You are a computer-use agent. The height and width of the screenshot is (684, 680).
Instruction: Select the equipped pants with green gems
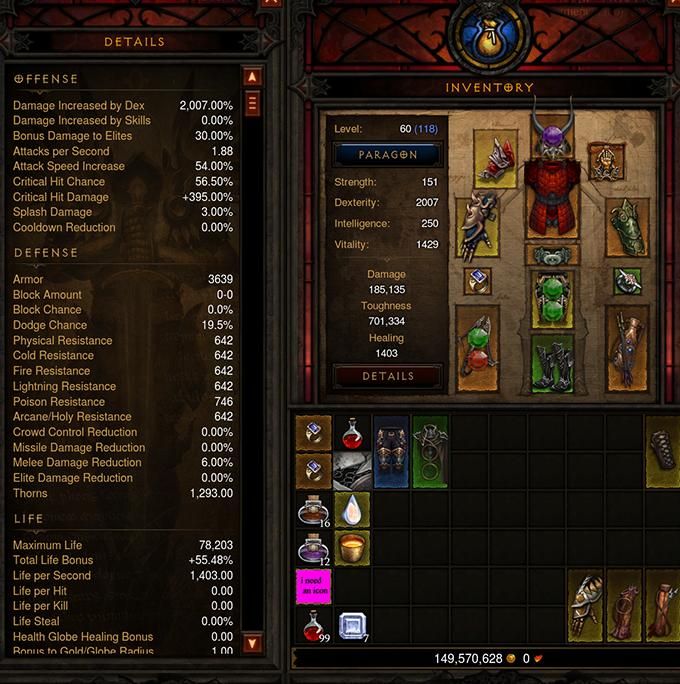[552, 300]
